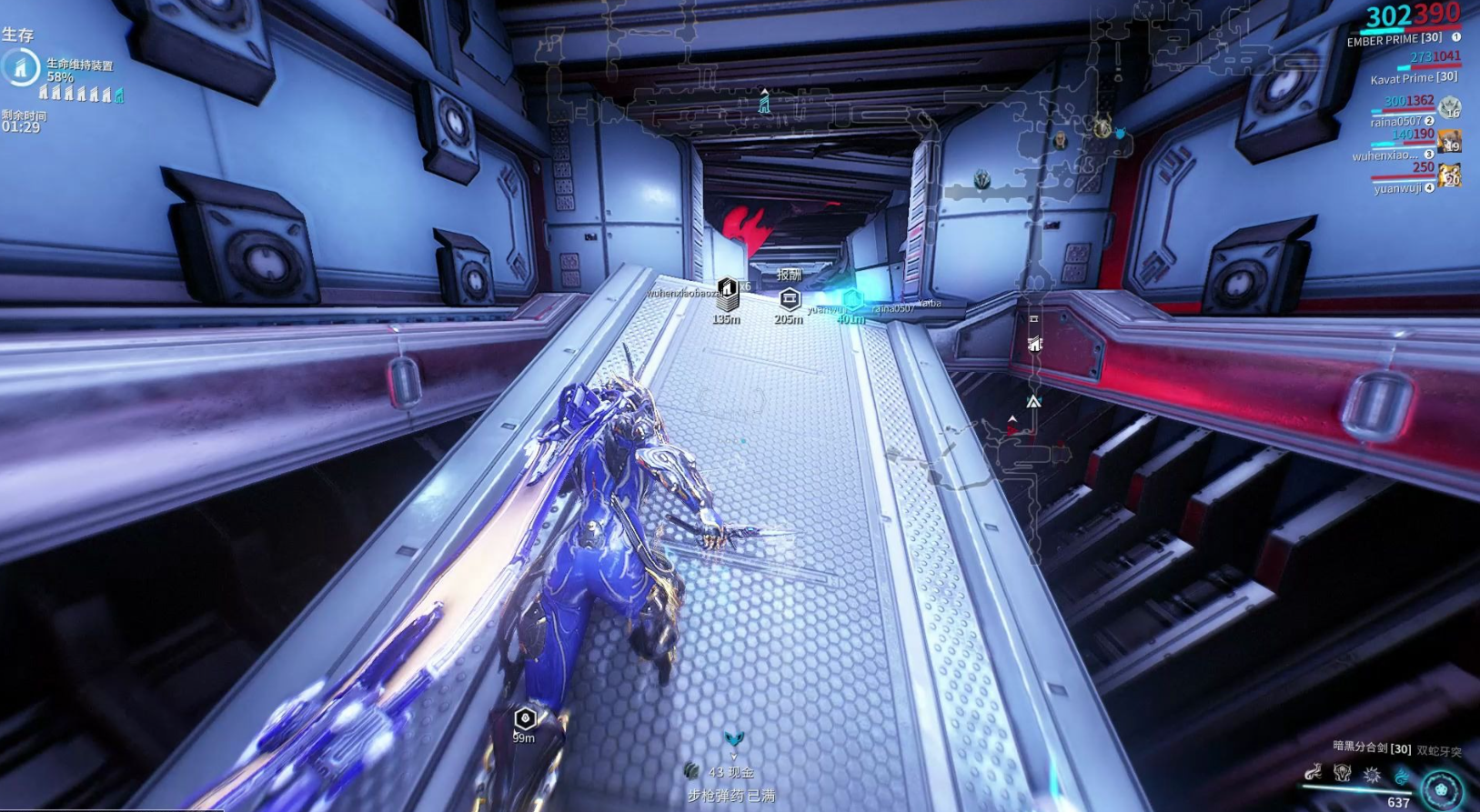Select the stacked life support x6 waypoint

tap(727, 294)
